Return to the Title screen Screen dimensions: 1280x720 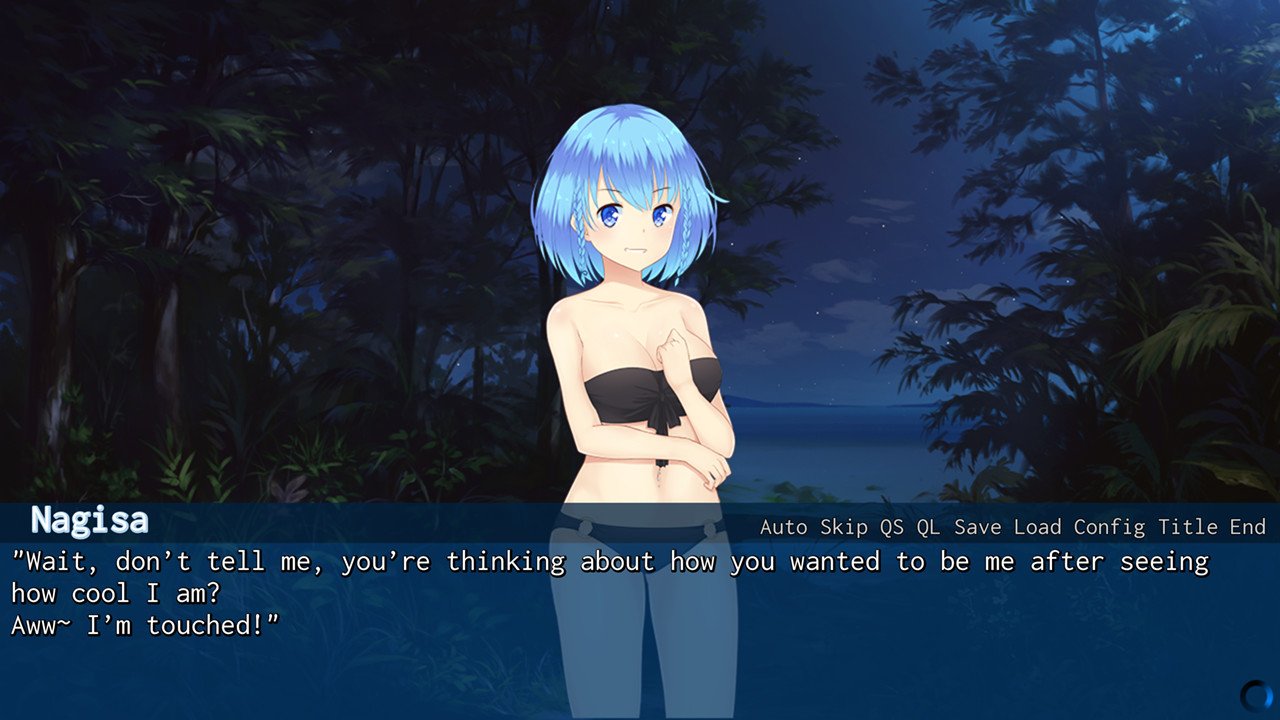[1188, 527]
